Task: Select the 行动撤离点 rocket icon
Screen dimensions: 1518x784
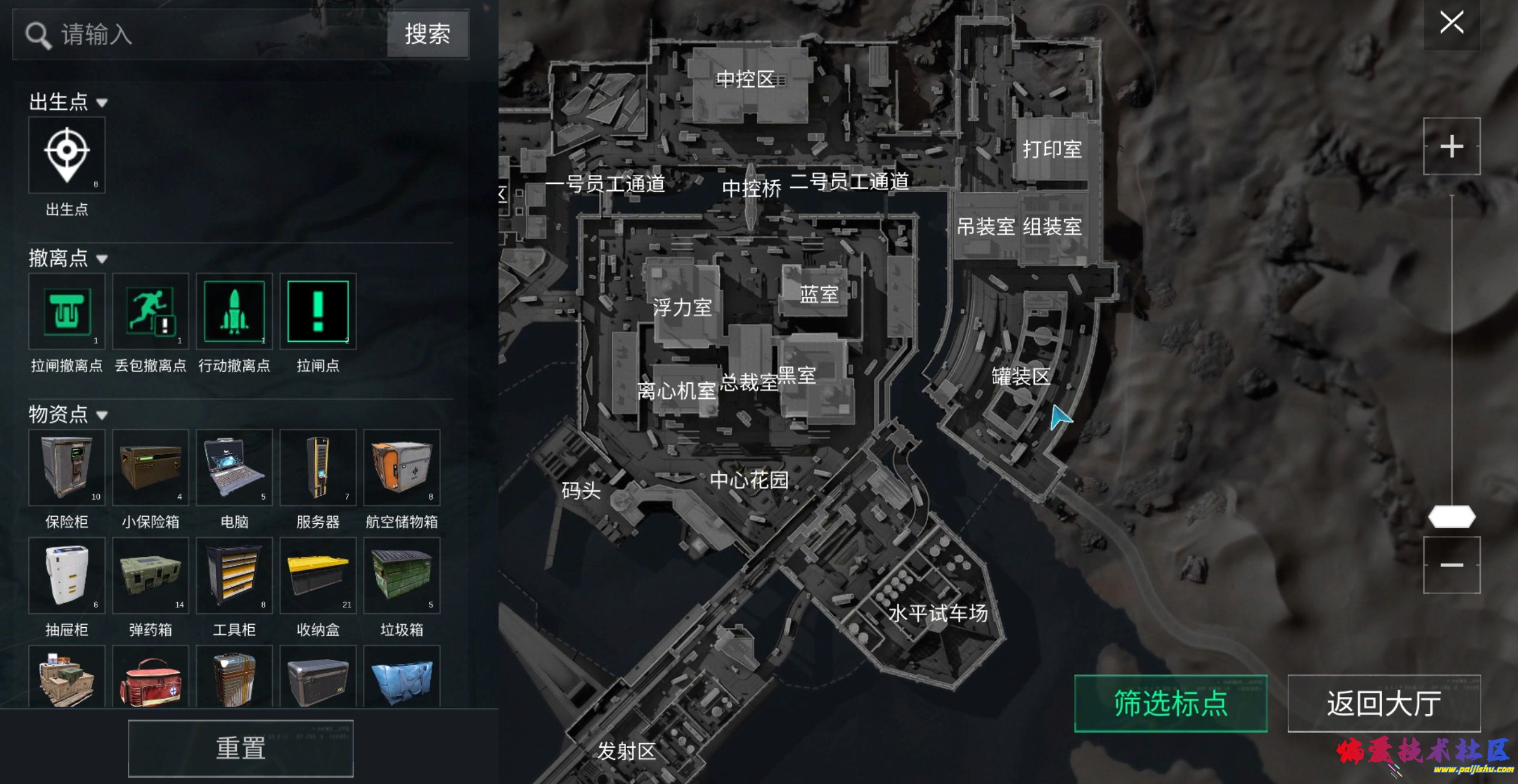Action: (234, 311)
